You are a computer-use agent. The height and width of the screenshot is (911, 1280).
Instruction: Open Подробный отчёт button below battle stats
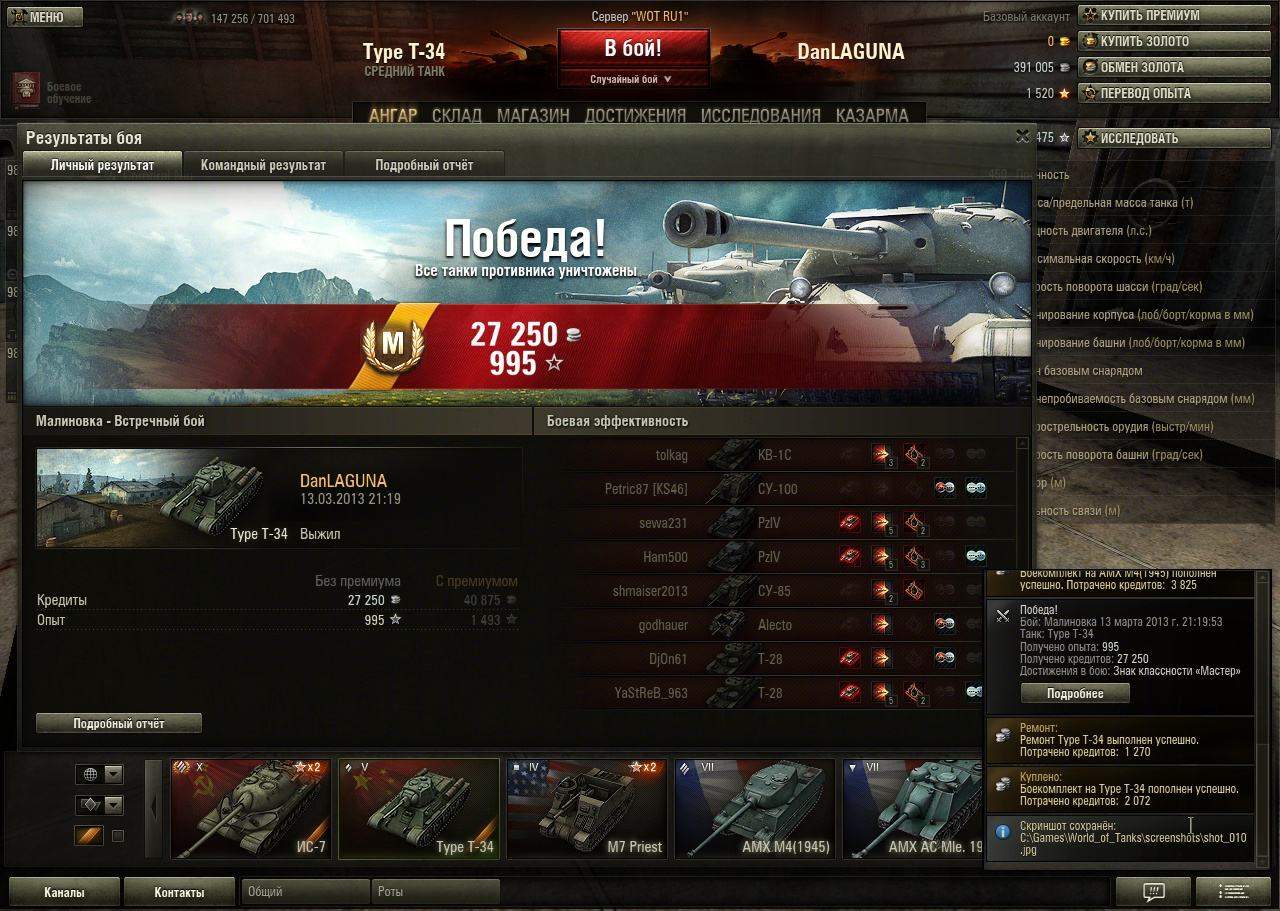pos(119,723)
